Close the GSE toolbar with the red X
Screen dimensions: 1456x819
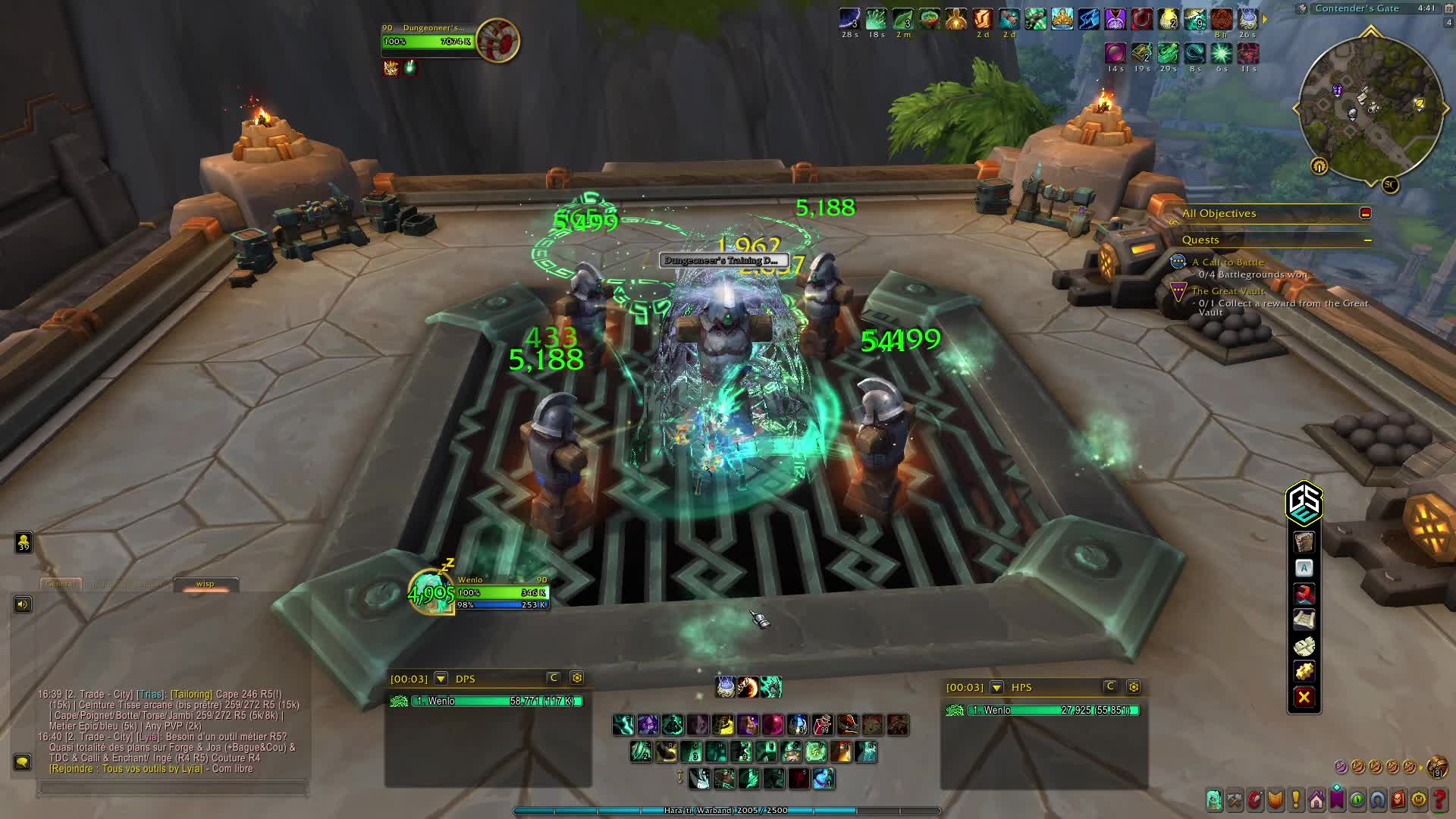(1304, 698)
